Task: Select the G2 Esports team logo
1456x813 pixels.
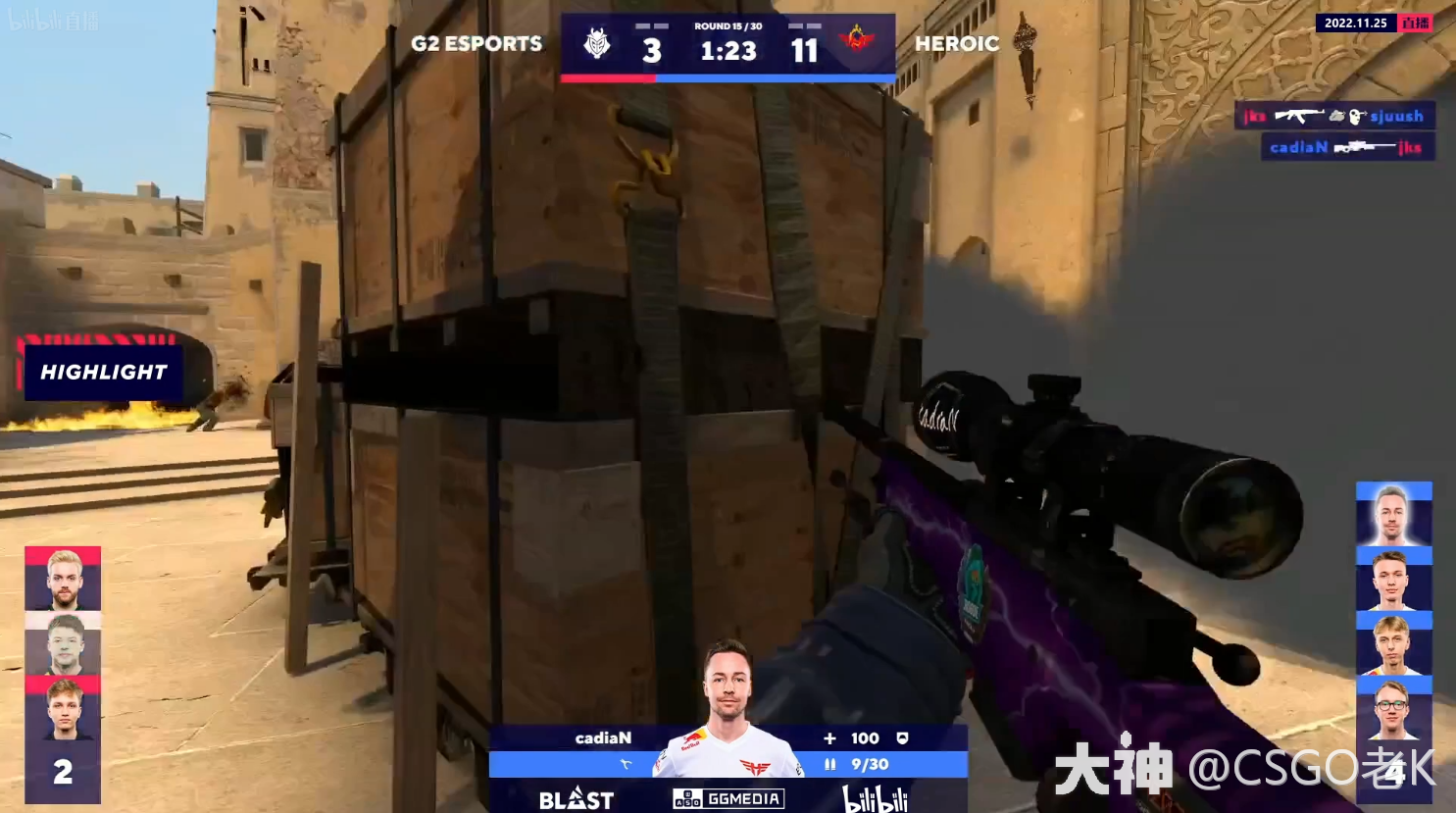Action: (x=599, y=41)
